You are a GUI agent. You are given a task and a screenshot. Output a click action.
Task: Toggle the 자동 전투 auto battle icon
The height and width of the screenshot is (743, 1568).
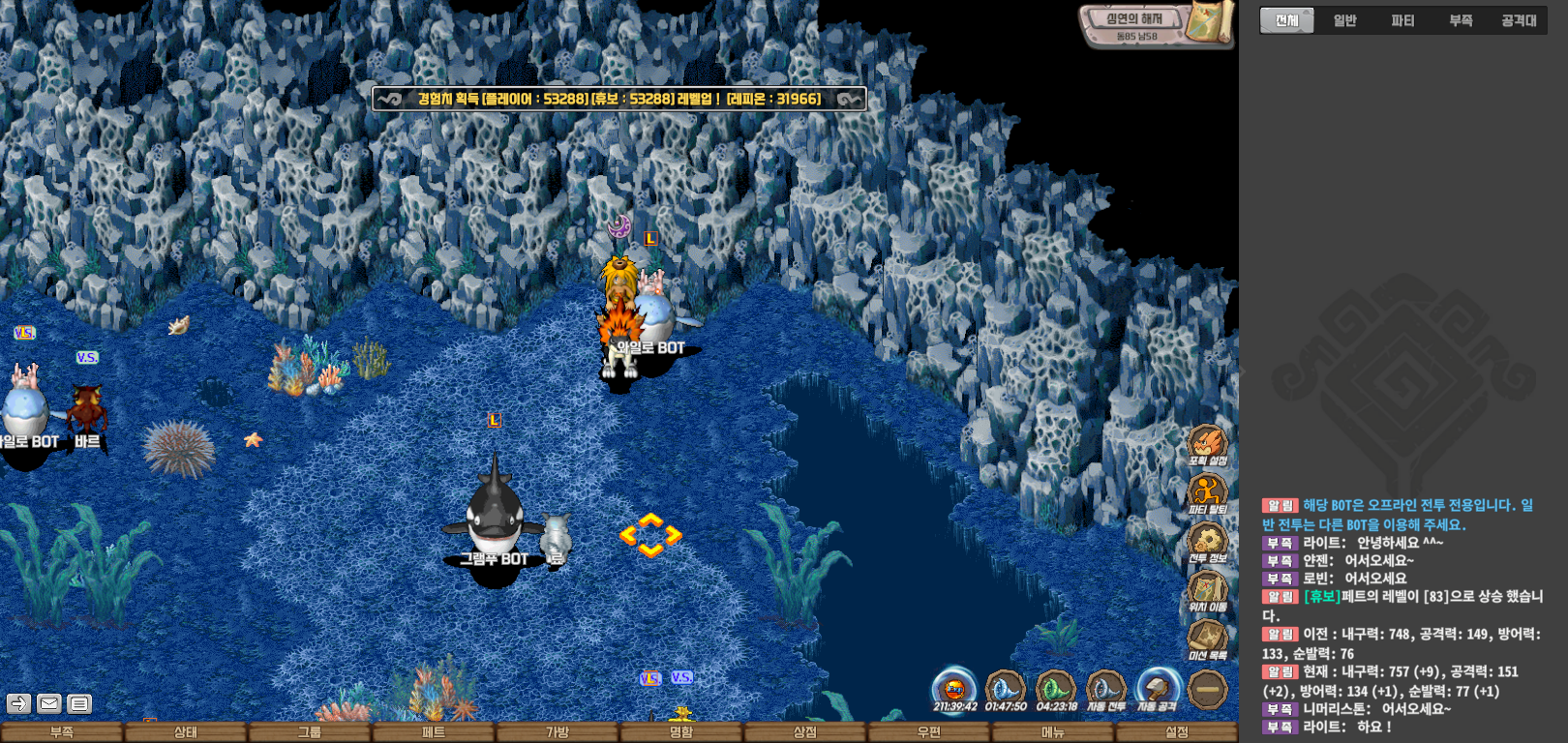point(1105,689)
